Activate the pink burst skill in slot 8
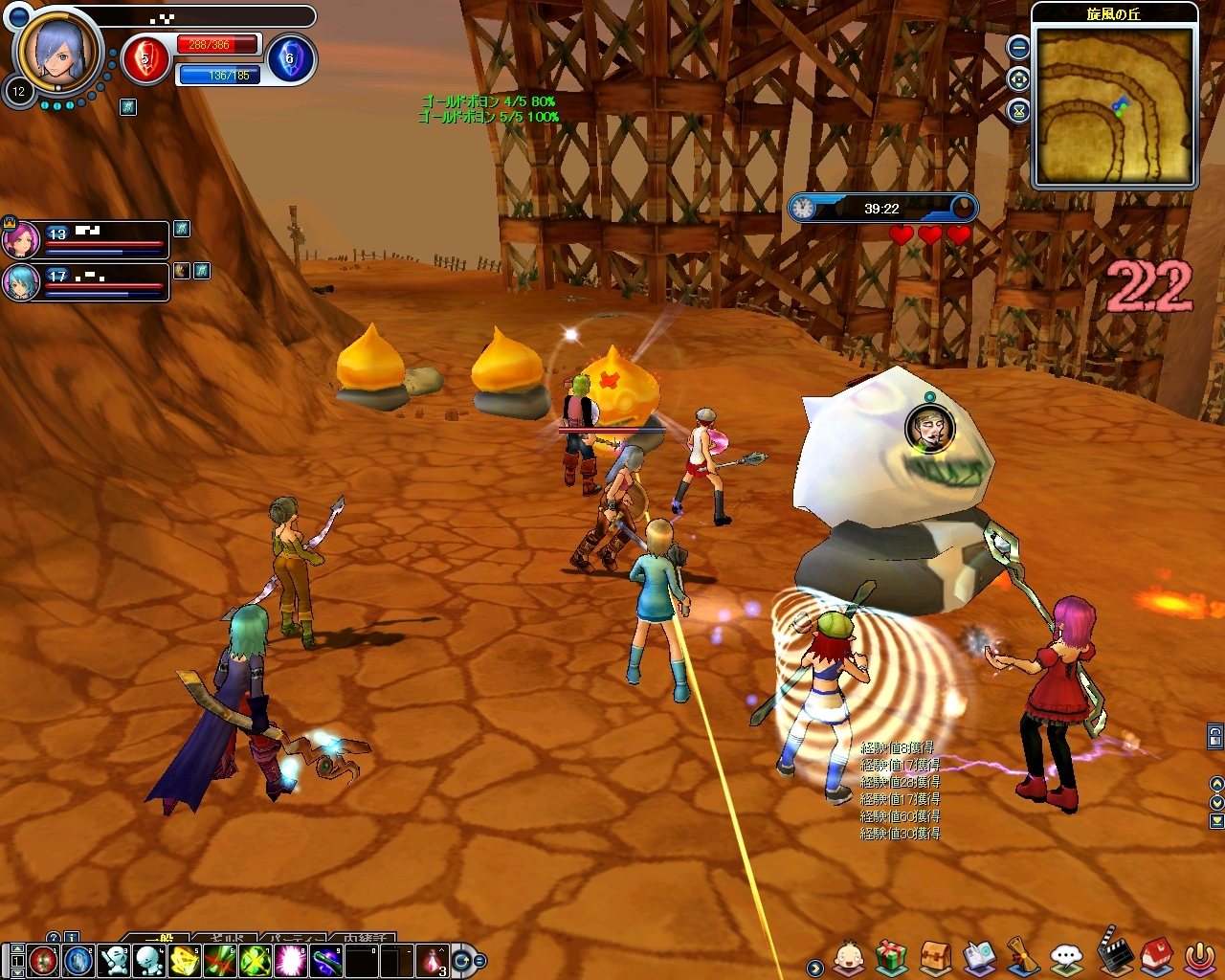 pyautogui.click(x=290, y=959)
